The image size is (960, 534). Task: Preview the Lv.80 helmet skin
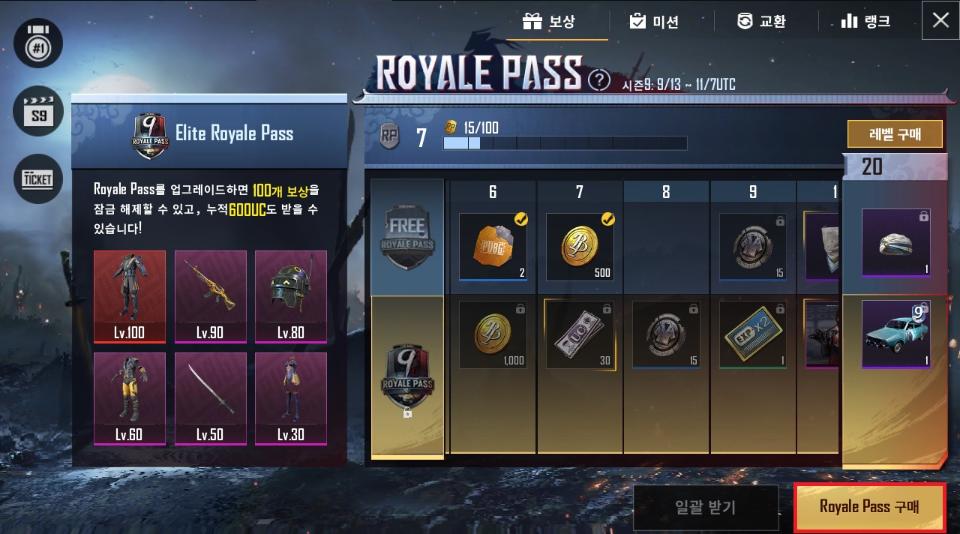290,294
